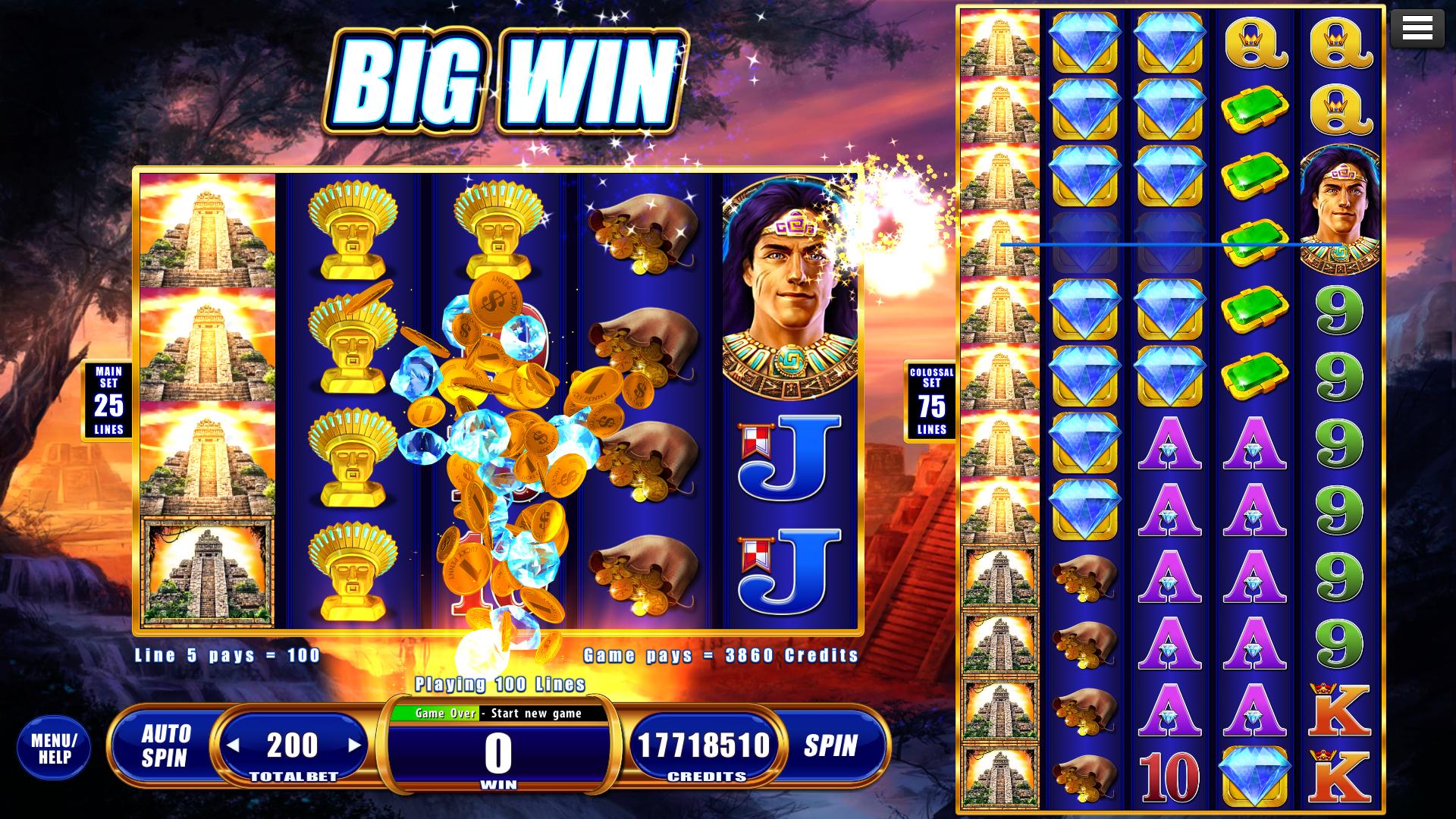Open the Menu/Help panel

click(x=53, y=747)
